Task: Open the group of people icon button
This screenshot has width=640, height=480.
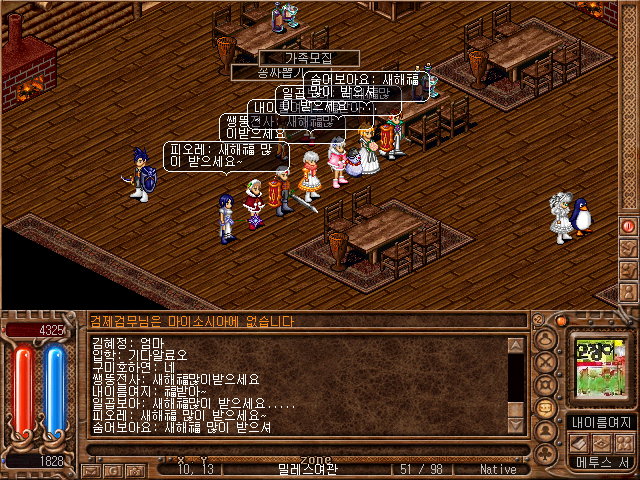Action: click(x=626, y=442)
